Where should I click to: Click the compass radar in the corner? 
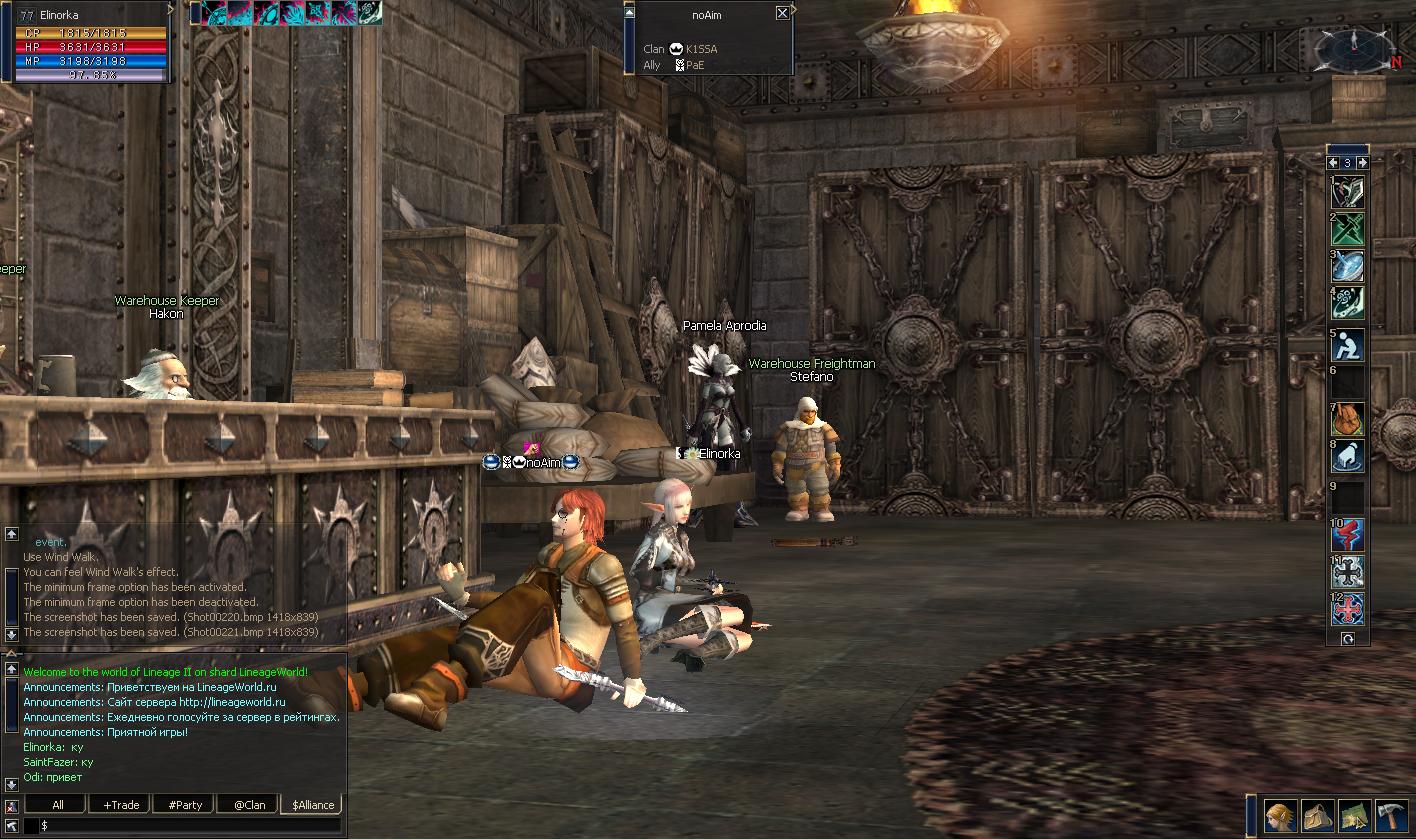[x=1353, y=45]
